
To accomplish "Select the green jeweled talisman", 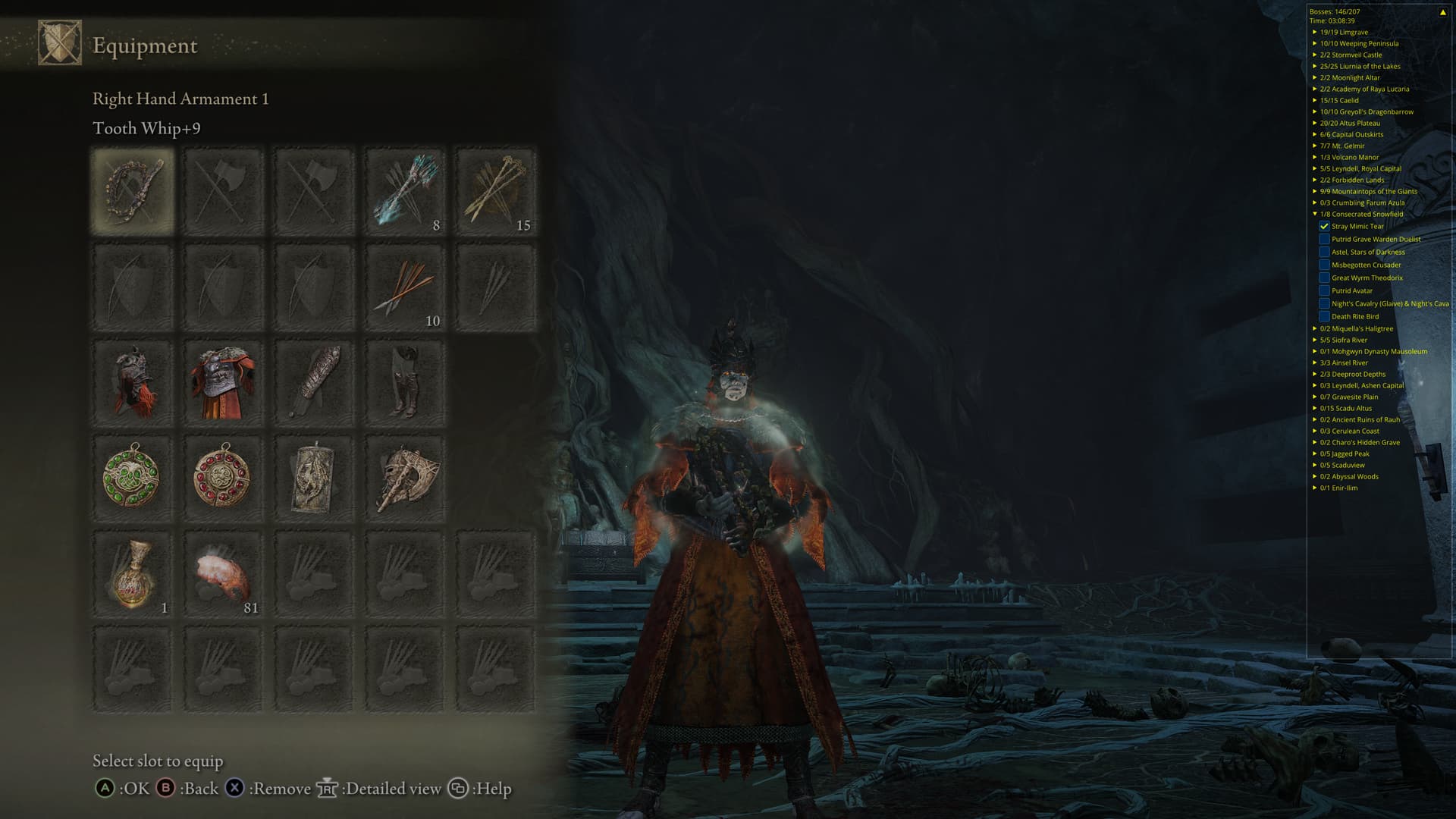I will coord(133,478).
